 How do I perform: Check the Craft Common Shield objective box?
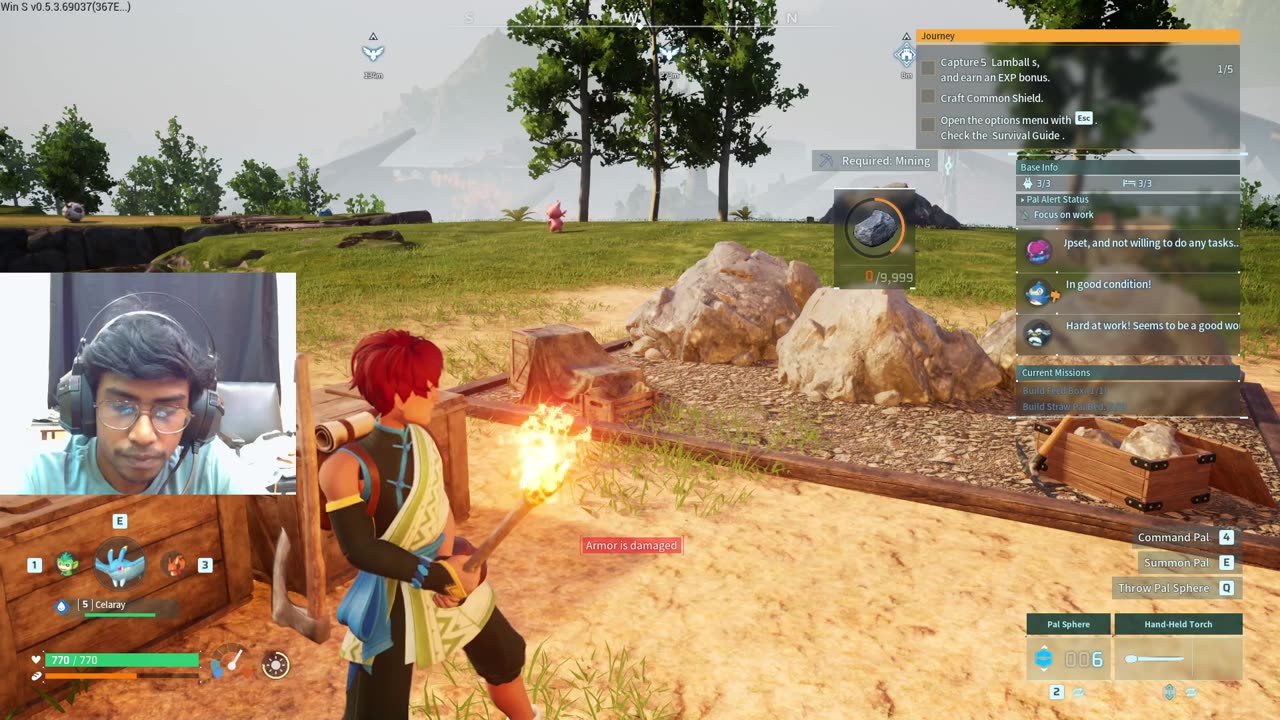(x=928, y=98)
